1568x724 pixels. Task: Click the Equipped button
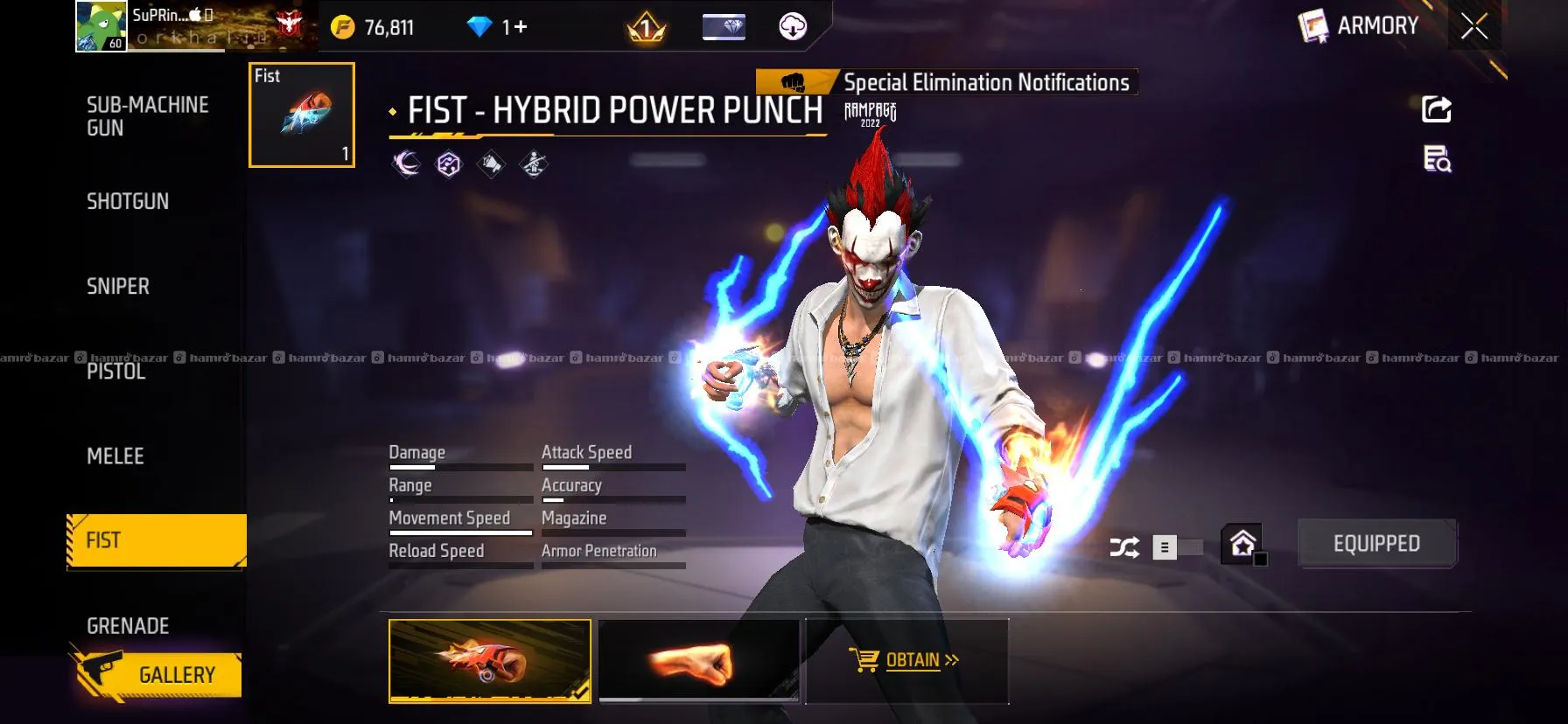[1376, 544]
